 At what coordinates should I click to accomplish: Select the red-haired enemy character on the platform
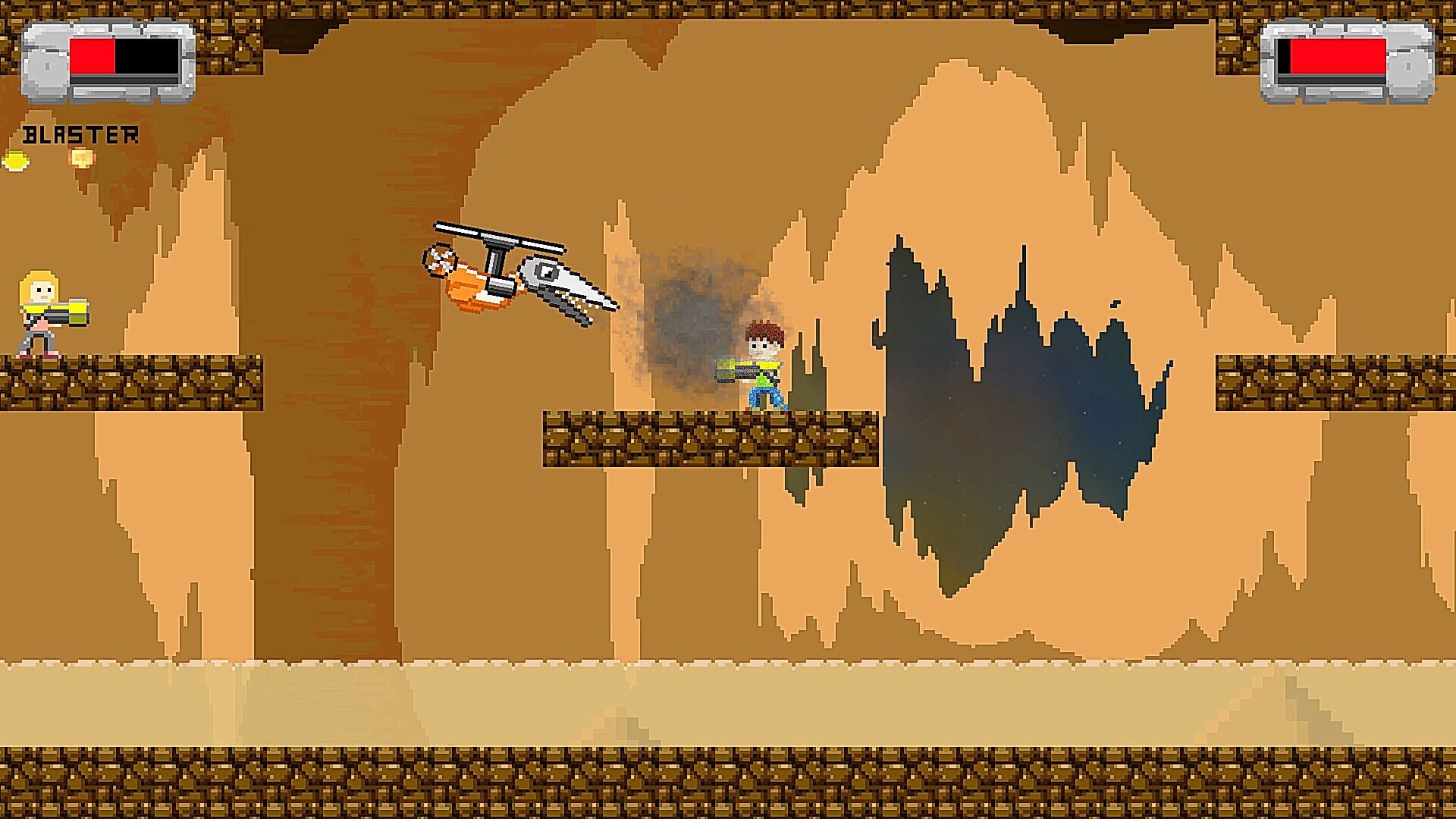point(762,356)
